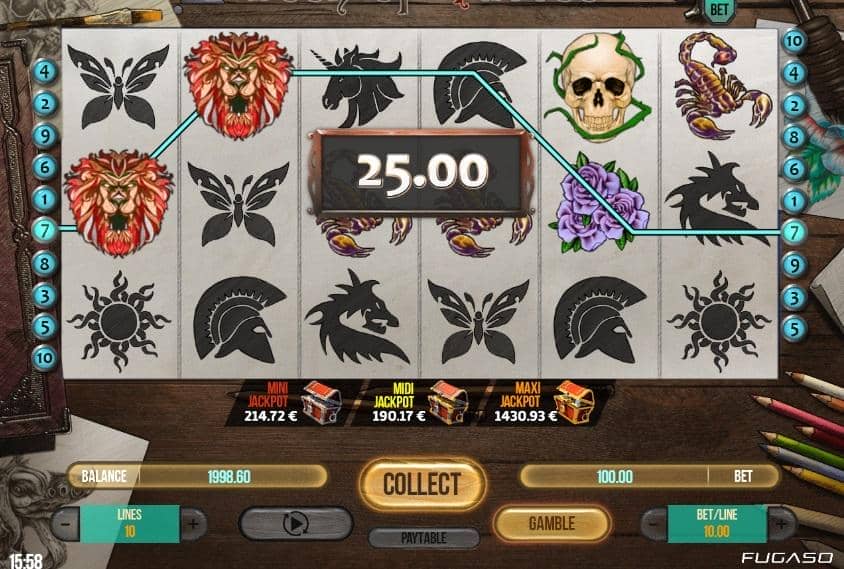Raise the bet per line

pos(781,522)
